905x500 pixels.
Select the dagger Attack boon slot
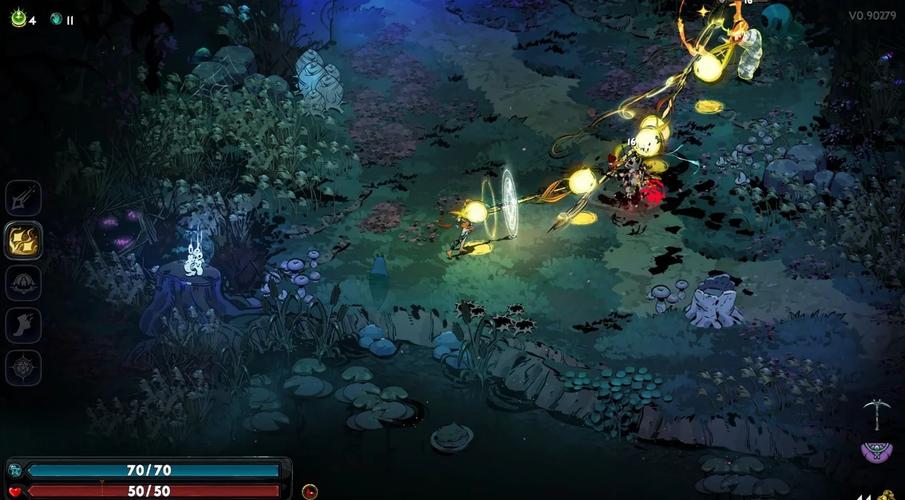pos(23,197)
